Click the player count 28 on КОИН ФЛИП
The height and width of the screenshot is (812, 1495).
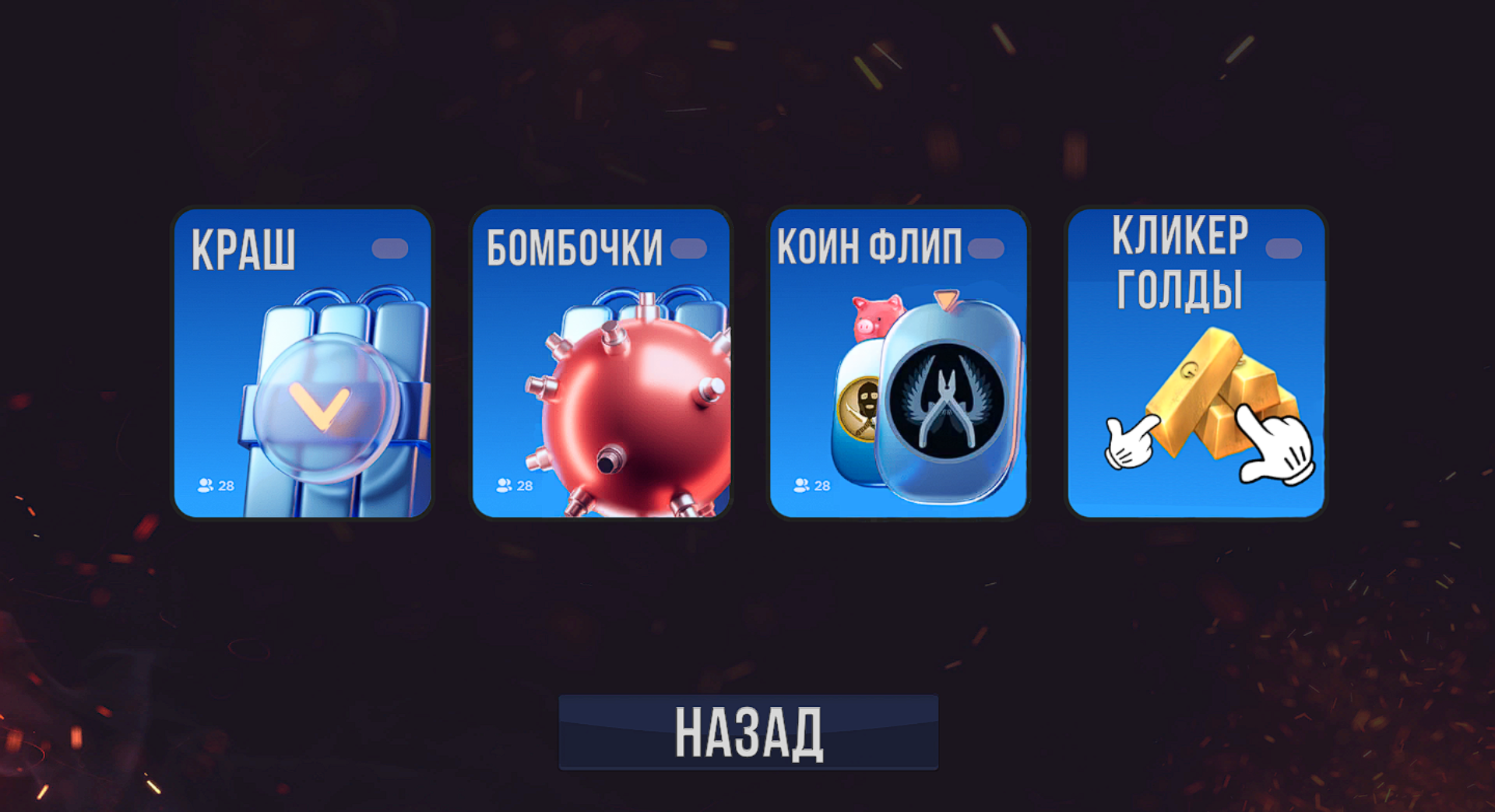pos(821,486)
